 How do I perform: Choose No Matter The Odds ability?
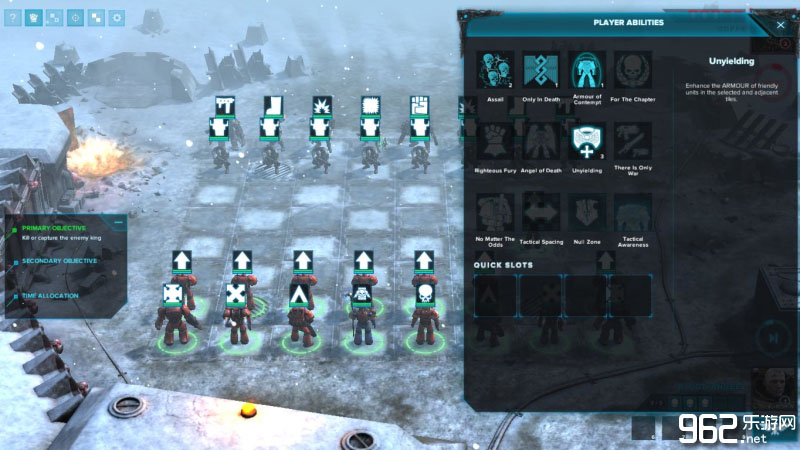(495, 213)
